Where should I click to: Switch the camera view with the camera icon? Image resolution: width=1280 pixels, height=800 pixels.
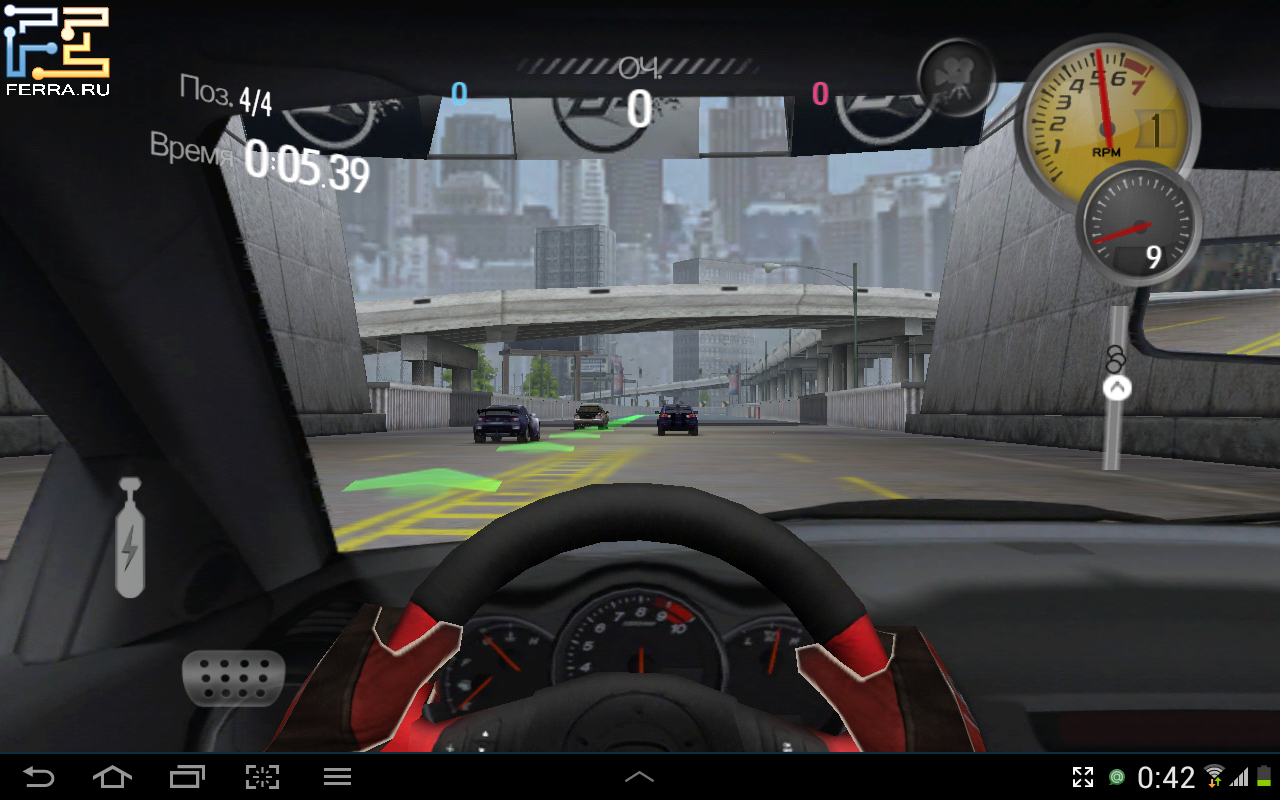[x=956, y=78]
